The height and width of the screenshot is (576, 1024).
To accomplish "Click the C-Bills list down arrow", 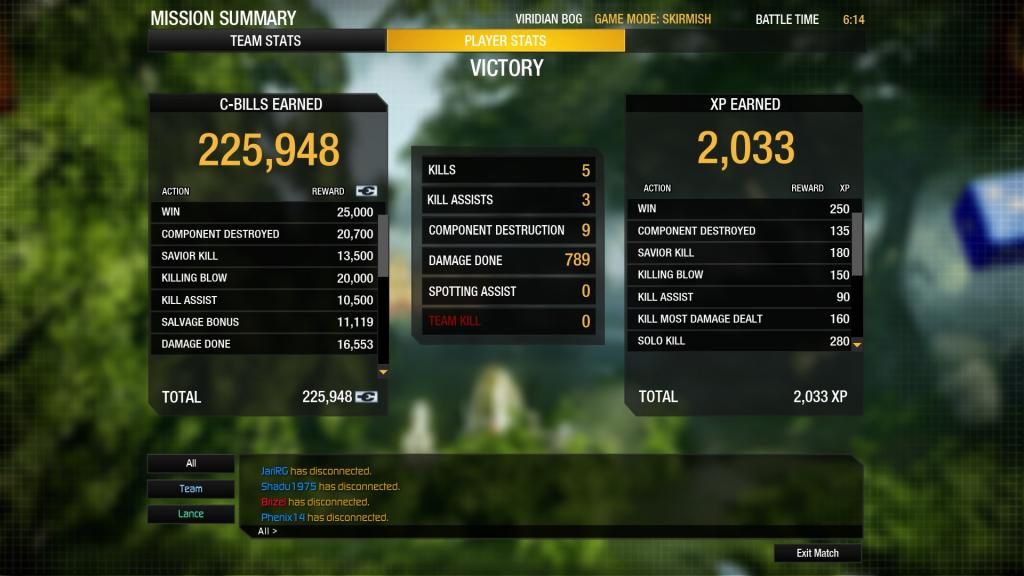I will [382, 372].
